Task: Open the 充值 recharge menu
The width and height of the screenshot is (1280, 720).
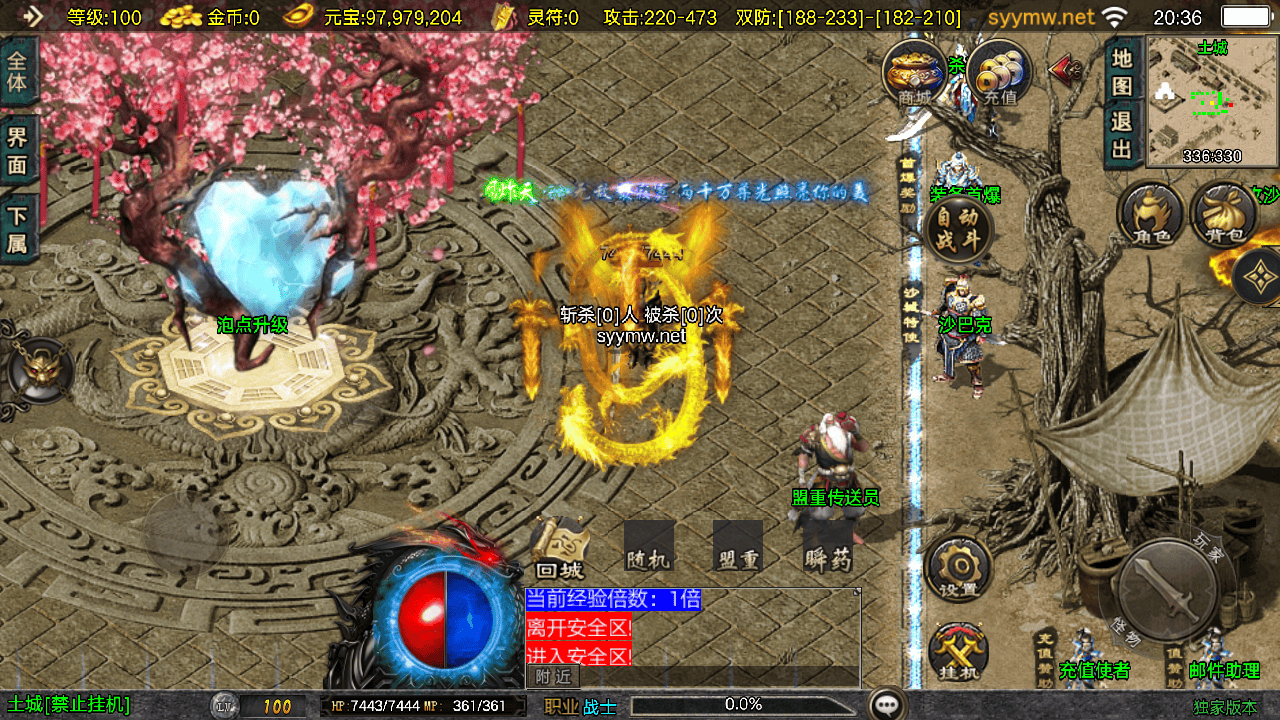Action: click(x=998, y=73)
